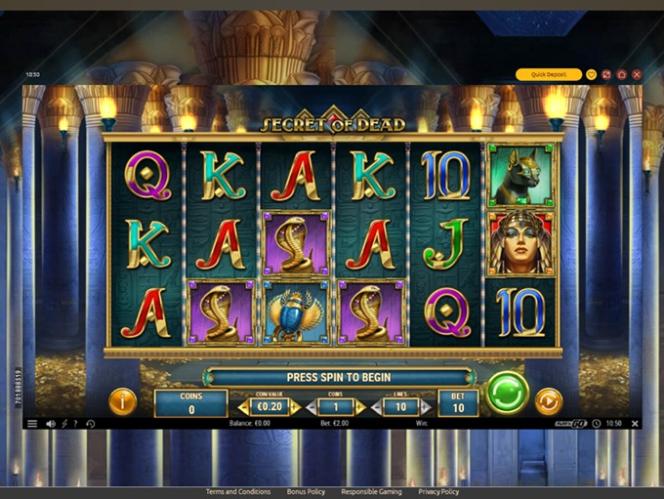Open the Terms and Conditions link

pyautogui.click(x=238, y=492)
